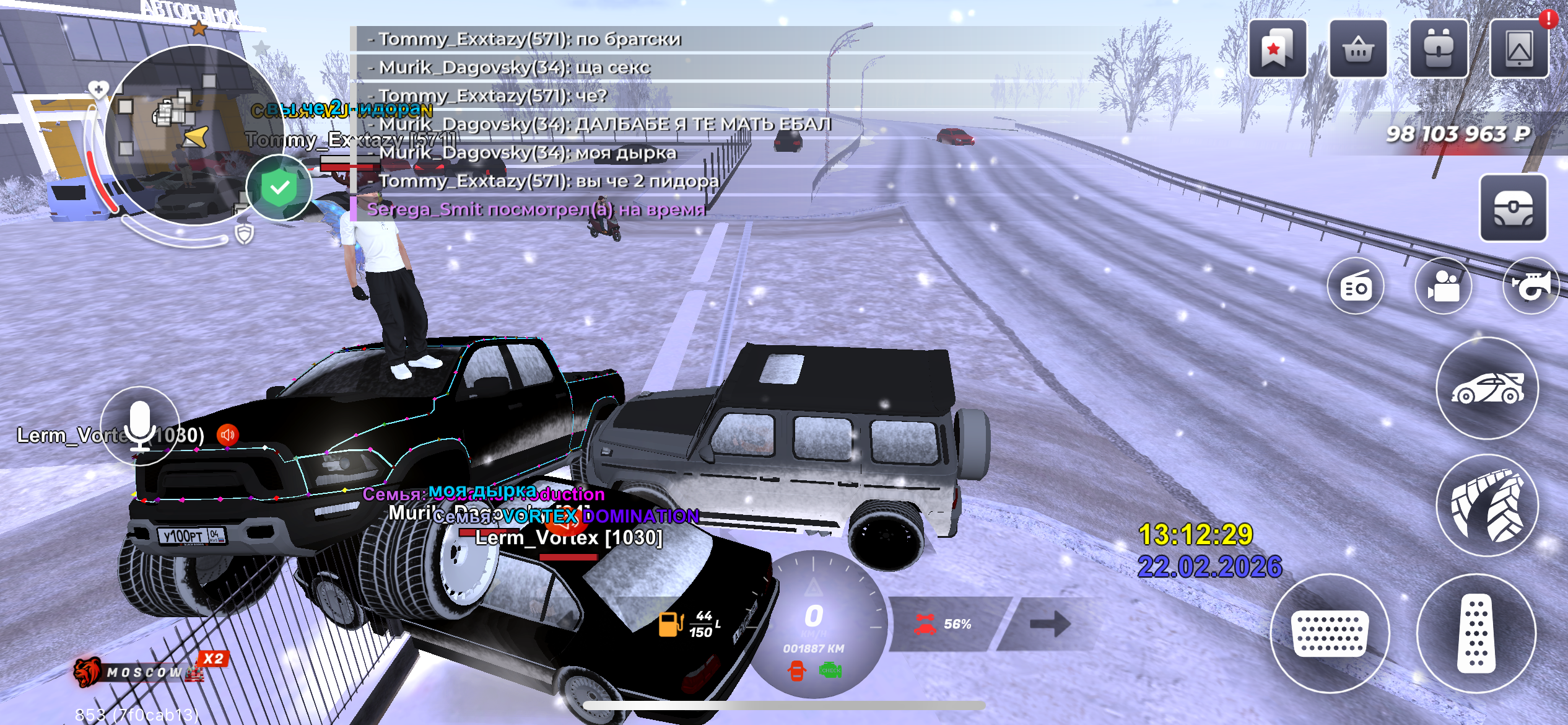
Task: Switch the camera view
Action: pyautogui.click(x=1444, y=286)
